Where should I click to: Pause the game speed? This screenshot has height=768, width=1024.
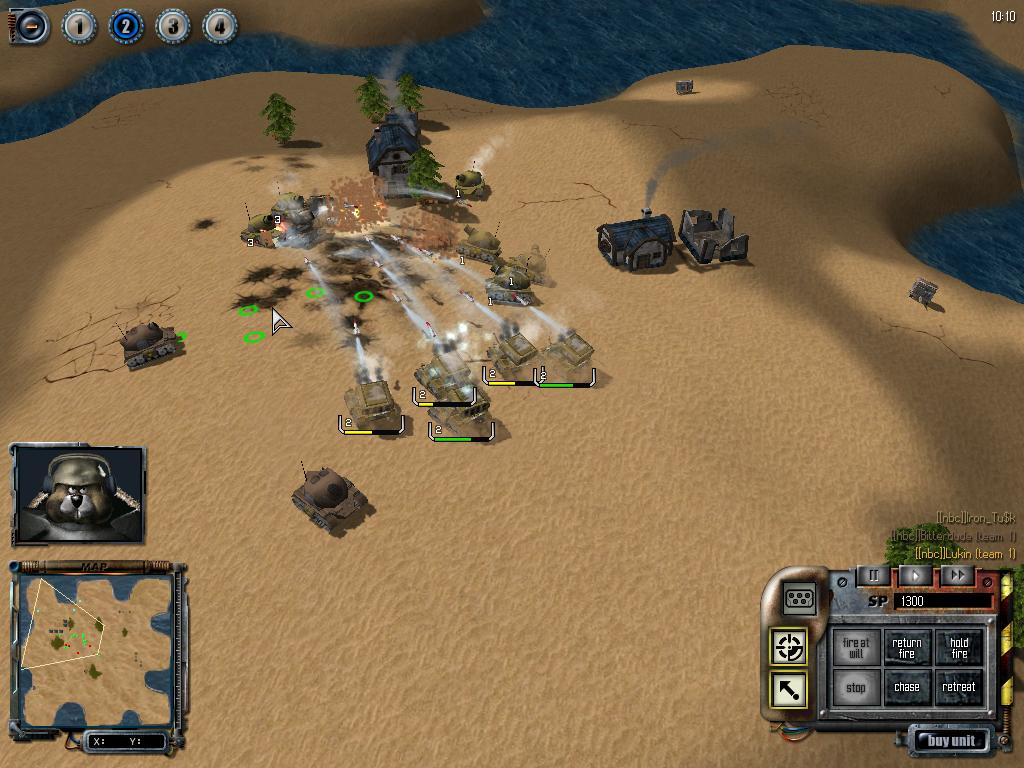tap(873, 576)
